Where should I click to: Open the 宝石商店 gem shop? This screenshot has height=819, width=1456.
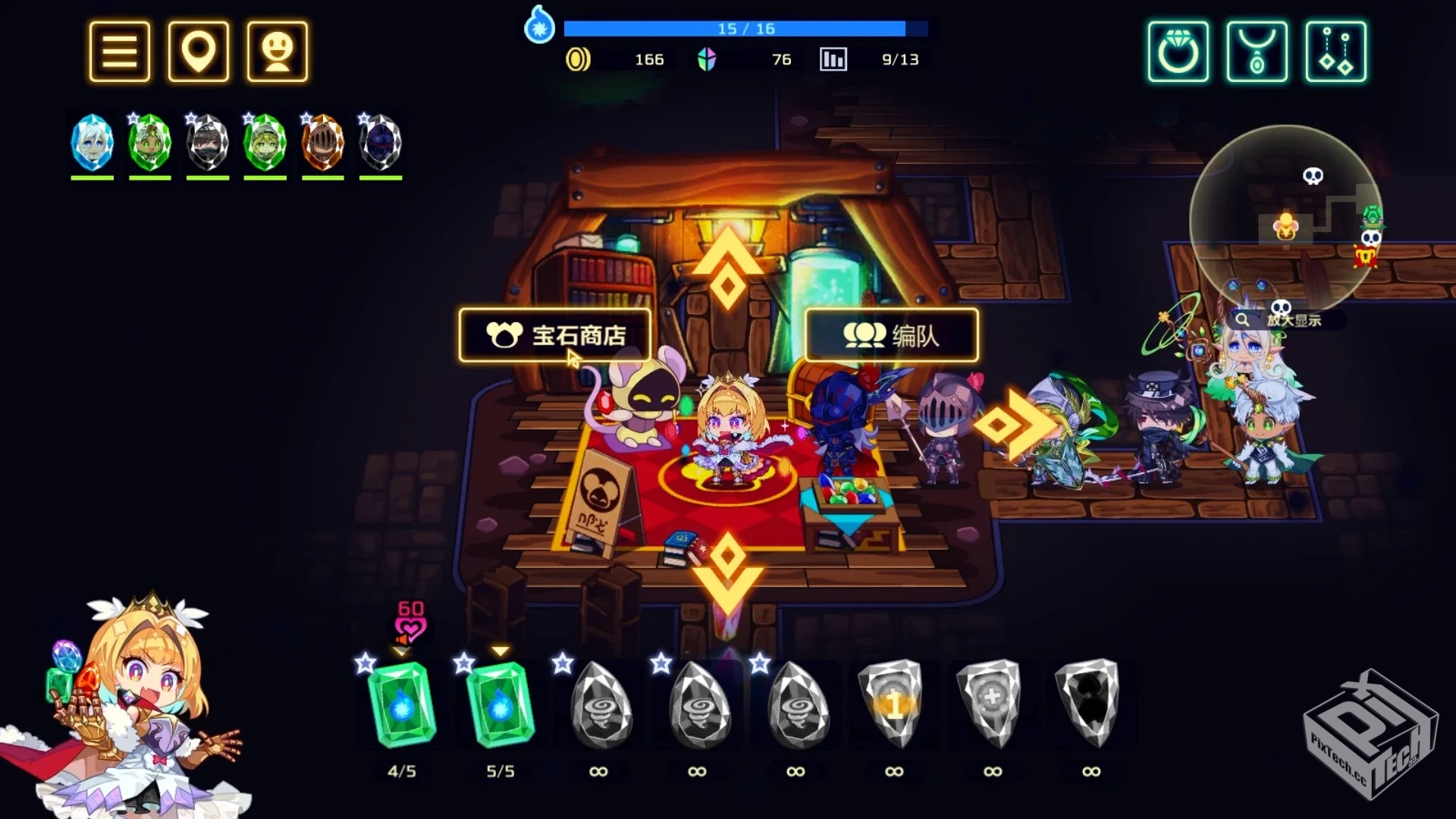[x=554, y=335]
